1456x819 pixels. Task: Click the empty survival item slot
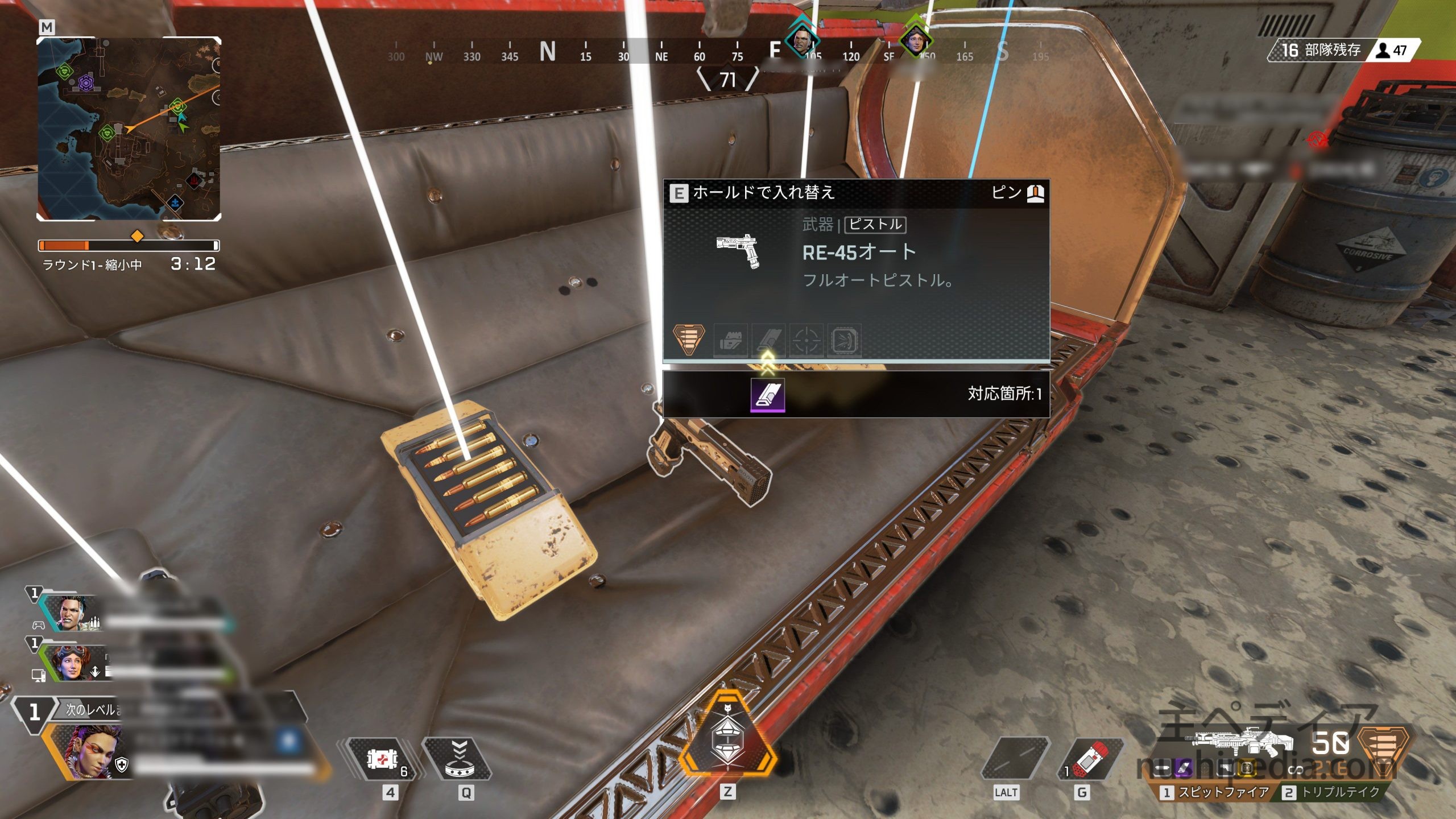(1014, 759)
